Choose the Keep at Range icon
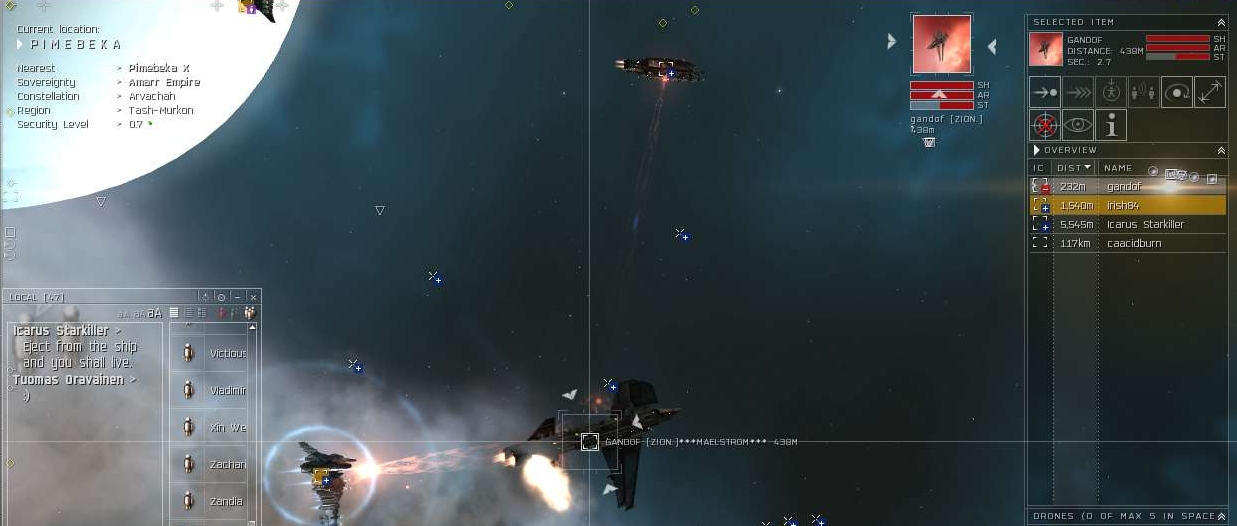Screen dimensions: 1237x526 1209,92
